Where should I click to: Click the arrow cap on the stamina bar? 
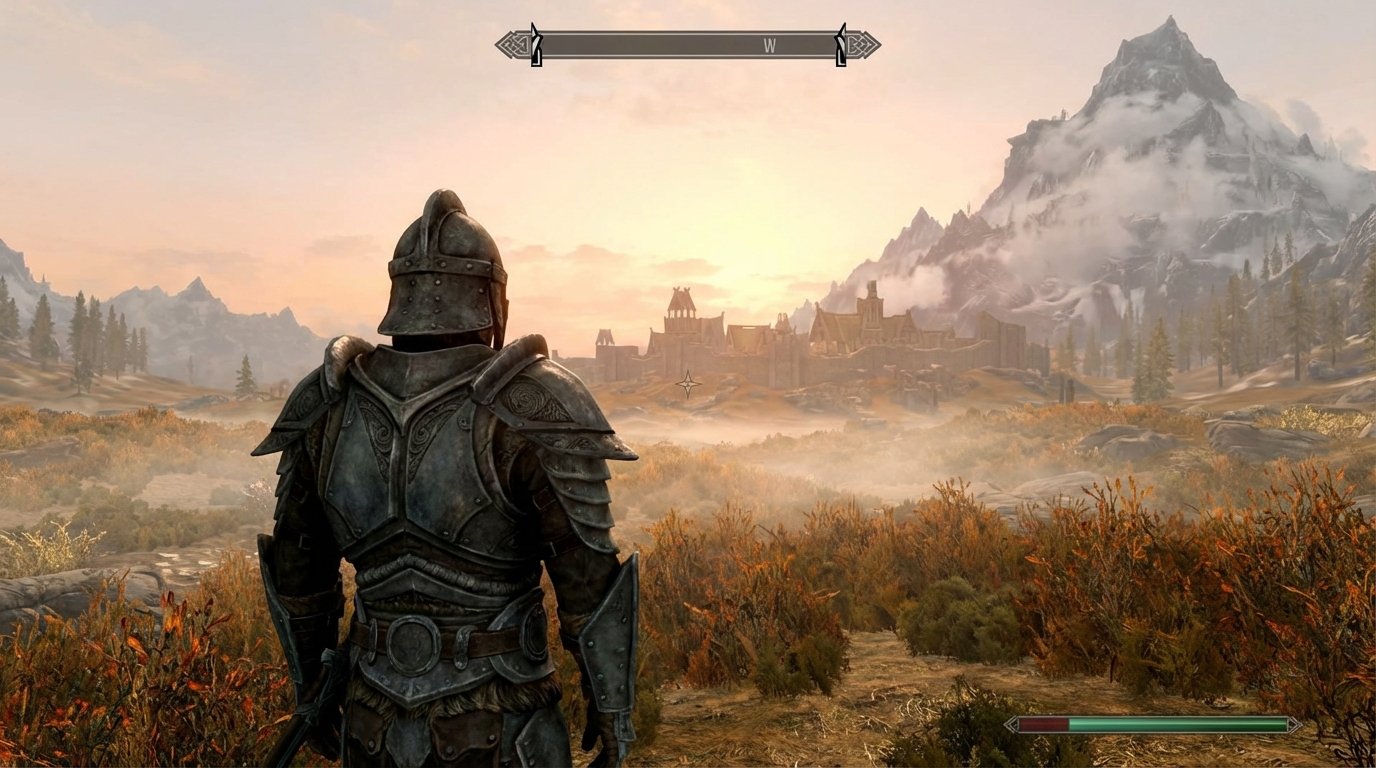coord(1296,724)
